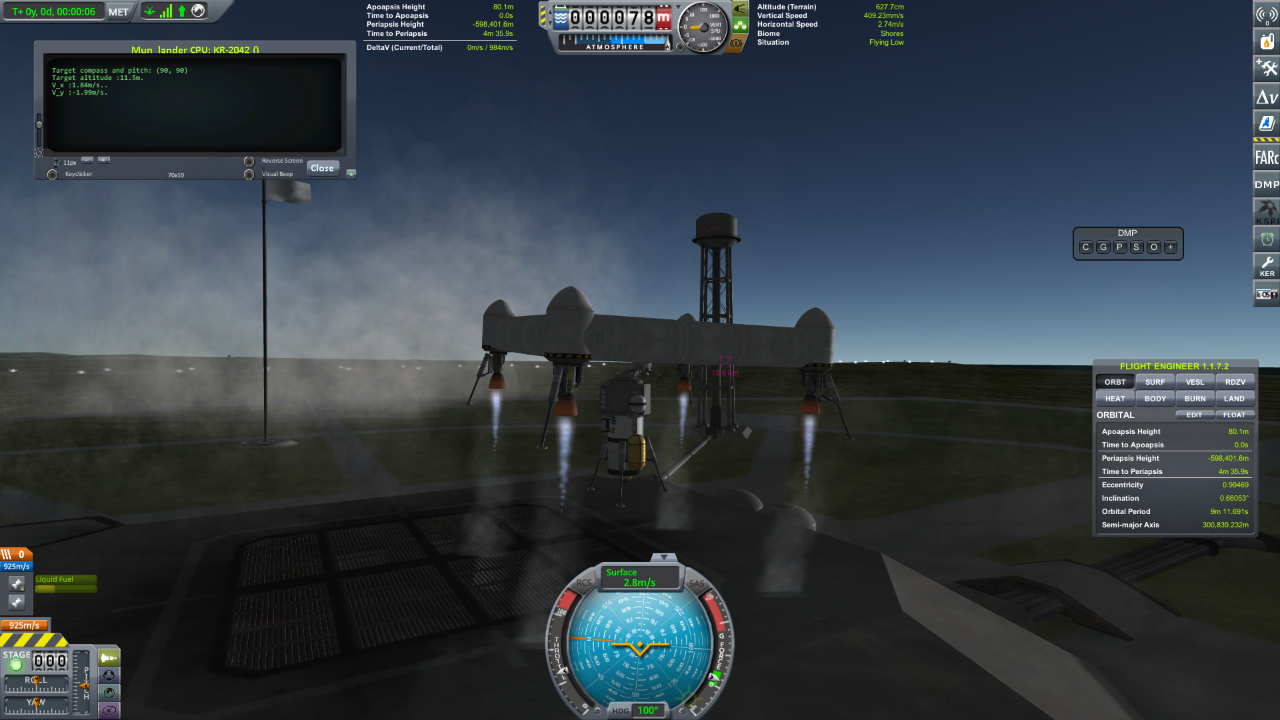Viewport: 1280px width, 720px height.
Task: Switch to the SURF tab
Action: click(1154, 381)
